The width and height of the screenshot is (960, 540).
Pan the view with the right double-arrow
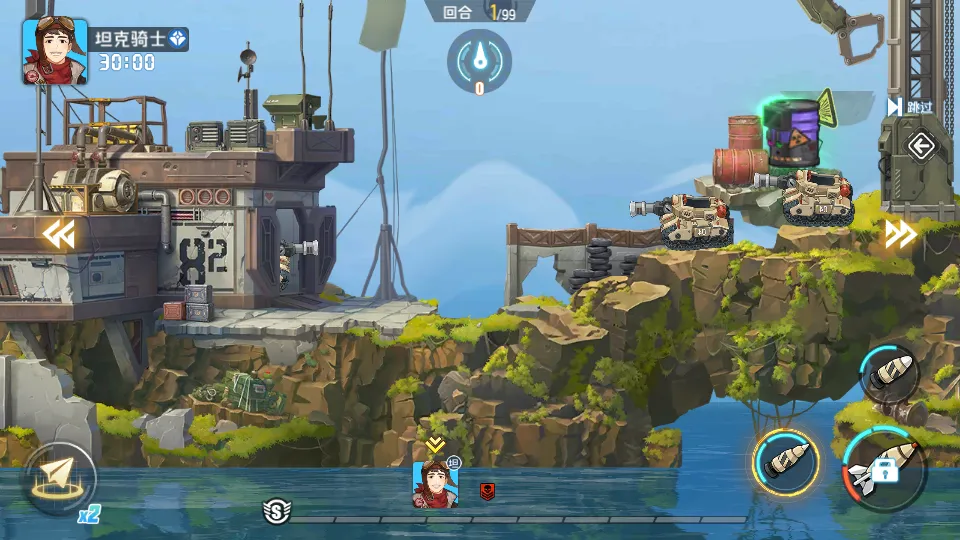(x=900, y=234)
